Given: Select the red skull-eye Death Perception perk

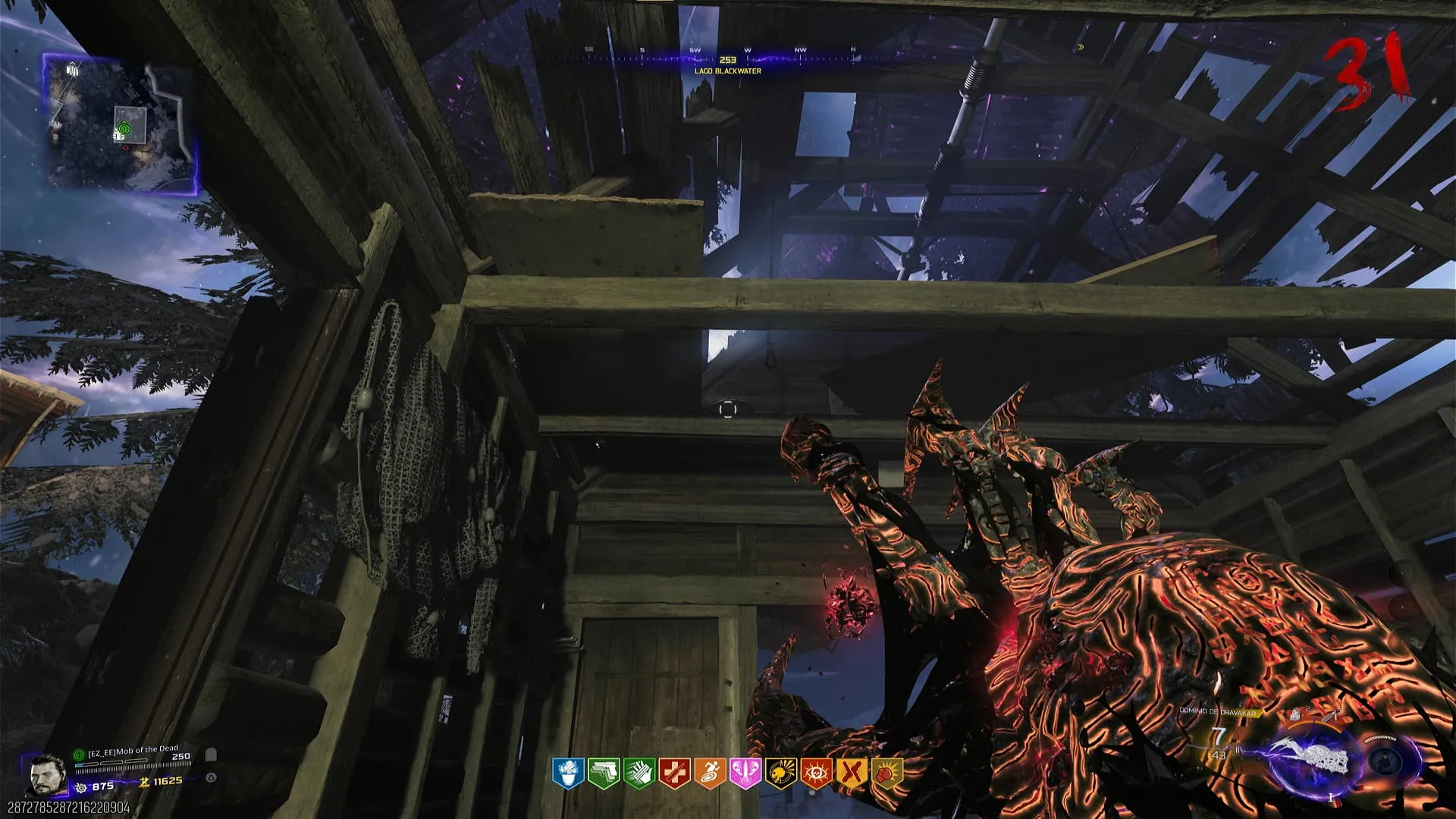Looking at the screenshot, I should 816,773.
